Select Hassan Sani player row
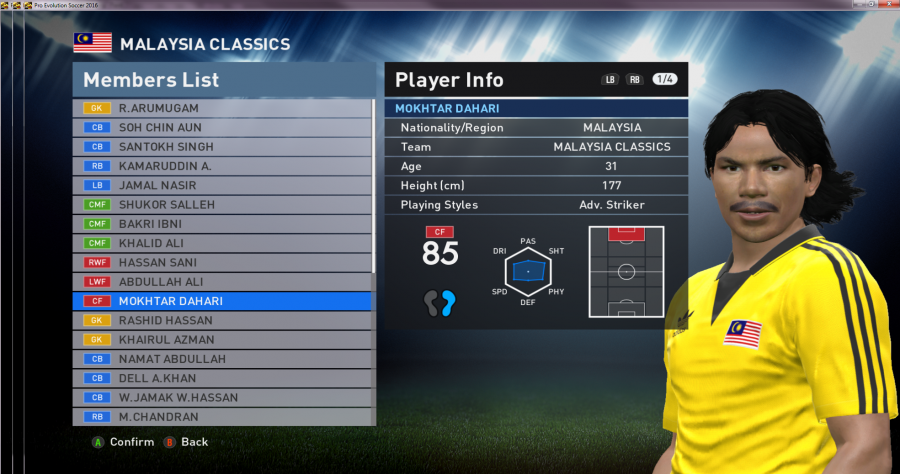Viewport: 900px width, 474px height. [222, 262]
